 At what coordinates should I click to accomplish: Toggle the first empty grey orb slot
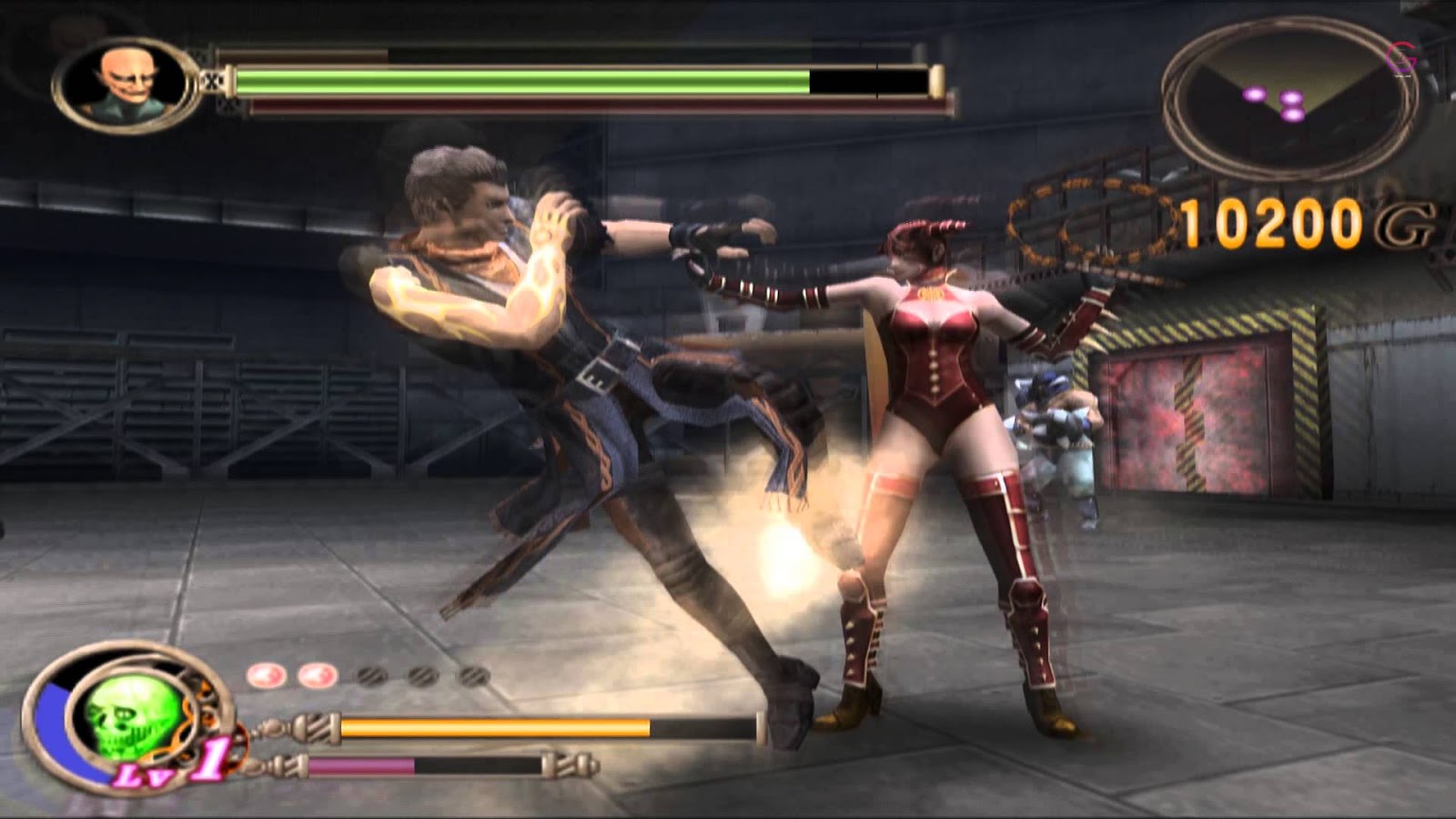369,675
